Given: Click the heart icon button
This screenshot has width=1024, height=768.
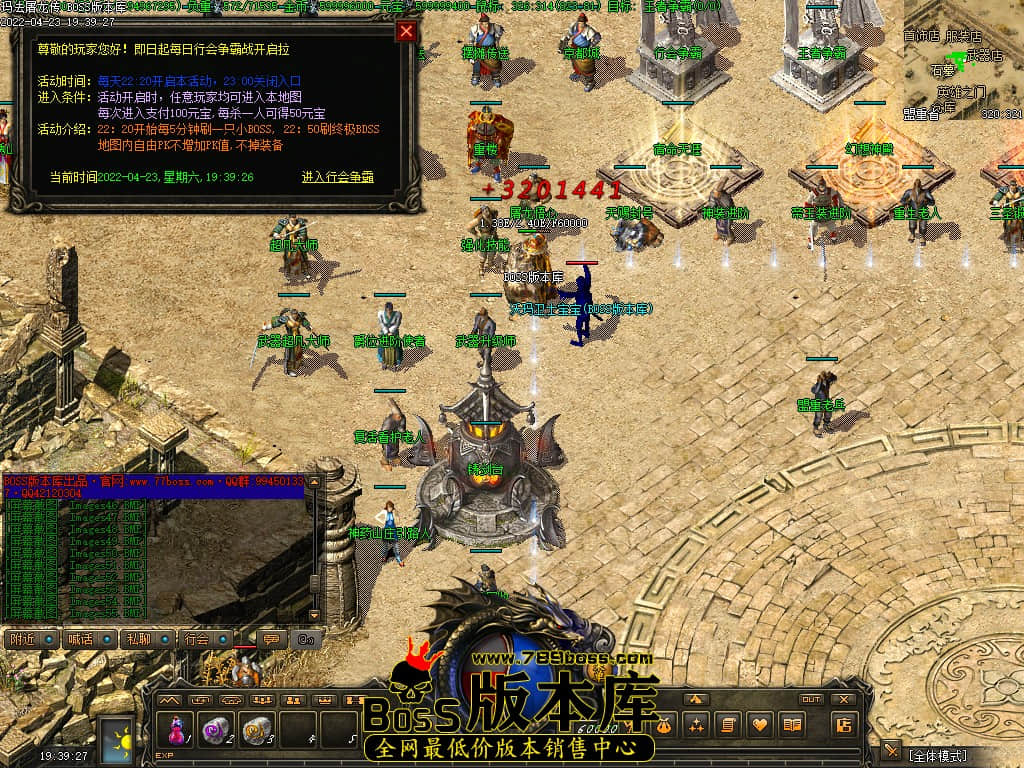Looking at the screenshot, I should coord(760,724).
